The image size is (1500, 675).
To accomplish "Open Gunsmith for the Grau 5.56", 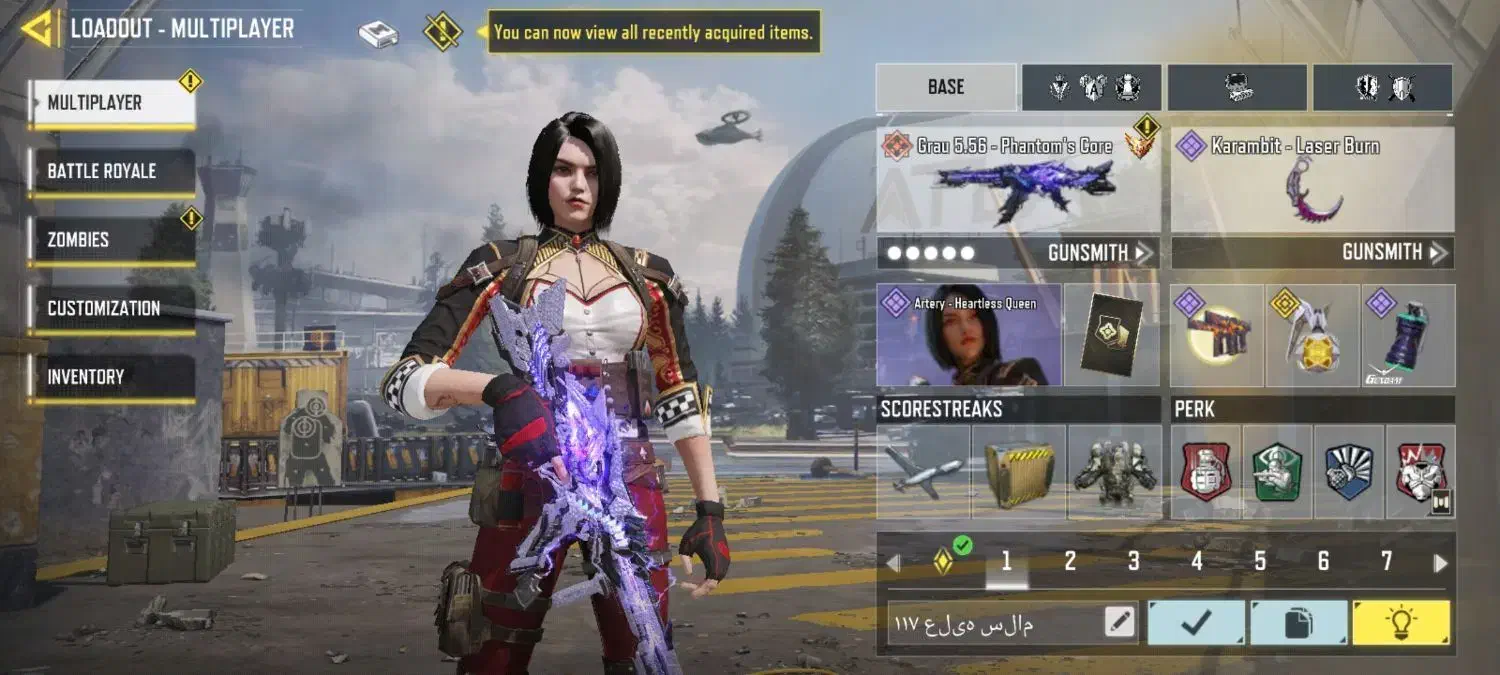I will 1099,253.
